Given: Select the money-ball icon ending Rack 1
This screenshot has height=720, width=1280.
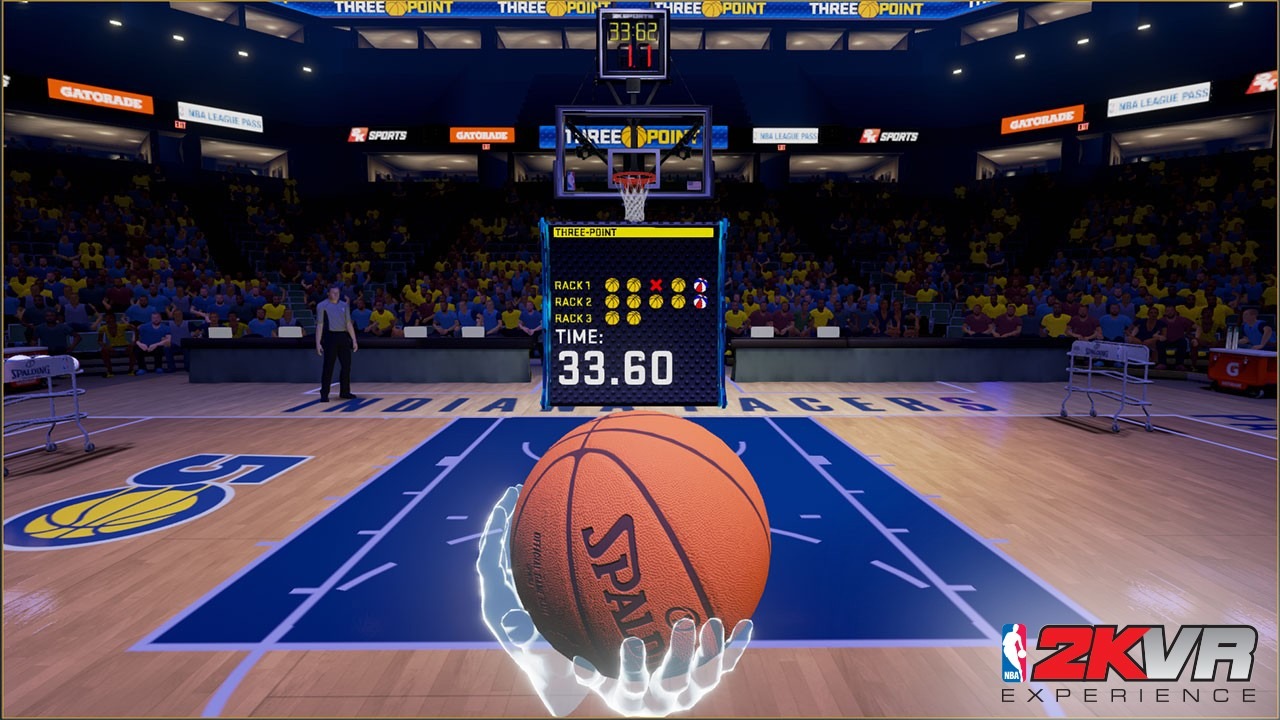Looking at the screenshot, I should point(700,285).
